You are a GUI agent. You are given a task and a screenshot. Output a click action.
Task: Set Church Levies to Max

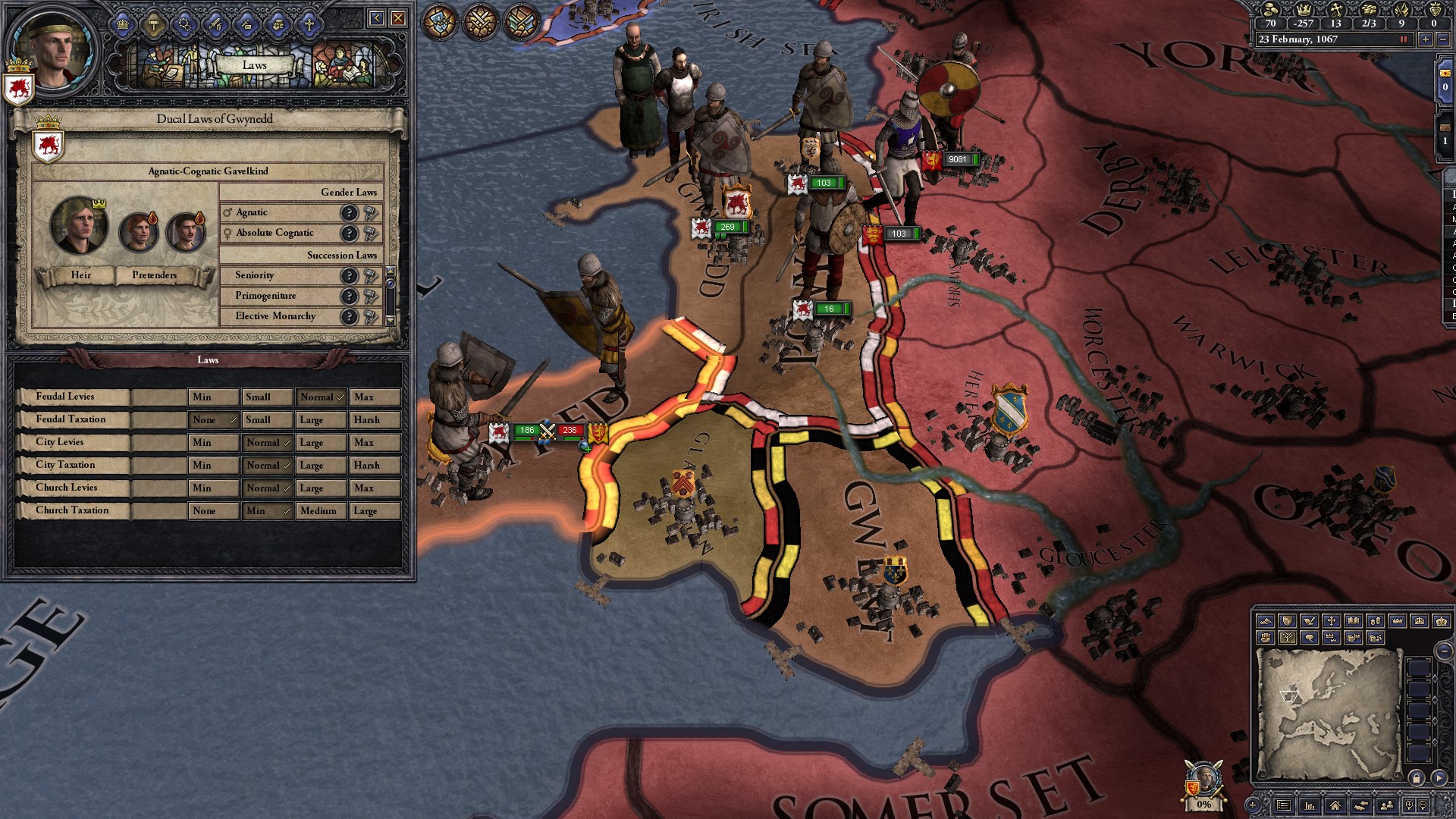tap(374, 488)
